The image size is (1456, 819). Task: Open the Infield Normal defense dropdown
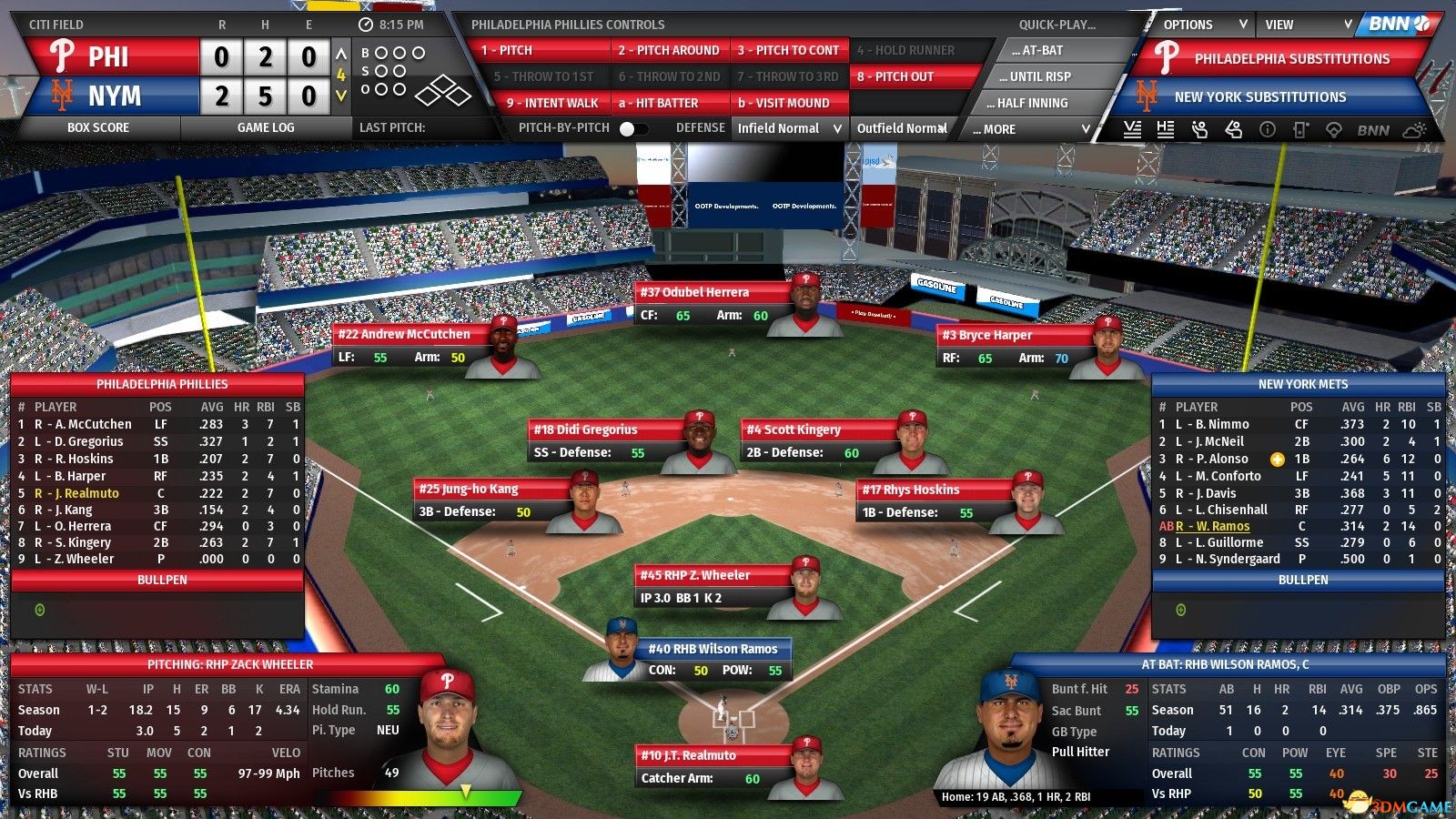[x=789, y=129]
